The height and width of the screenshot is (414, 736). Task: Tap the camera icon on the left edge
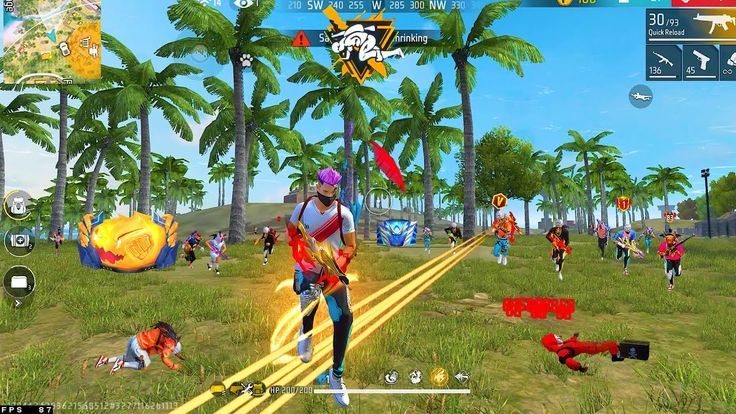pyautogui.click(x=18, y=241)
